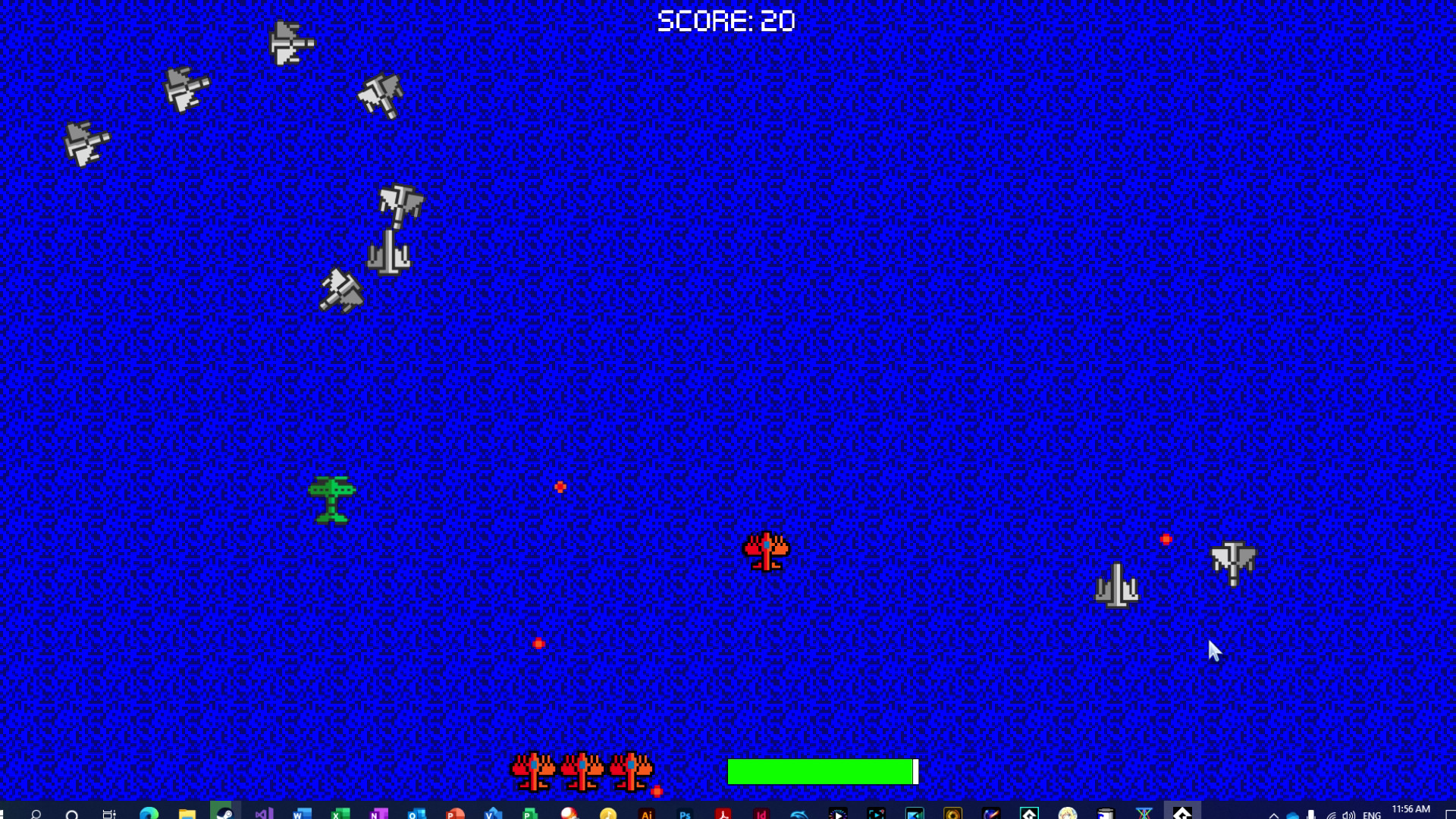Switch to the running GameMaker window
Screen dimensions: 1456x819
[x=1180, y=811]
